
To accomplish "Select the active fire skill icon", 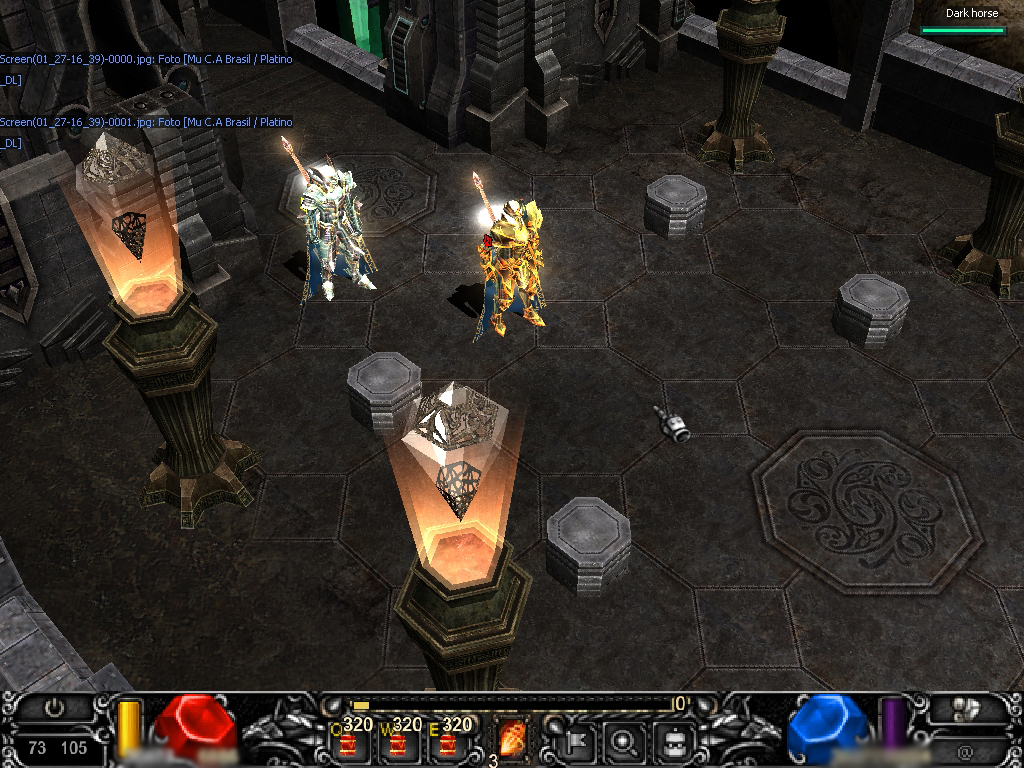I will [x=513, y=739].
